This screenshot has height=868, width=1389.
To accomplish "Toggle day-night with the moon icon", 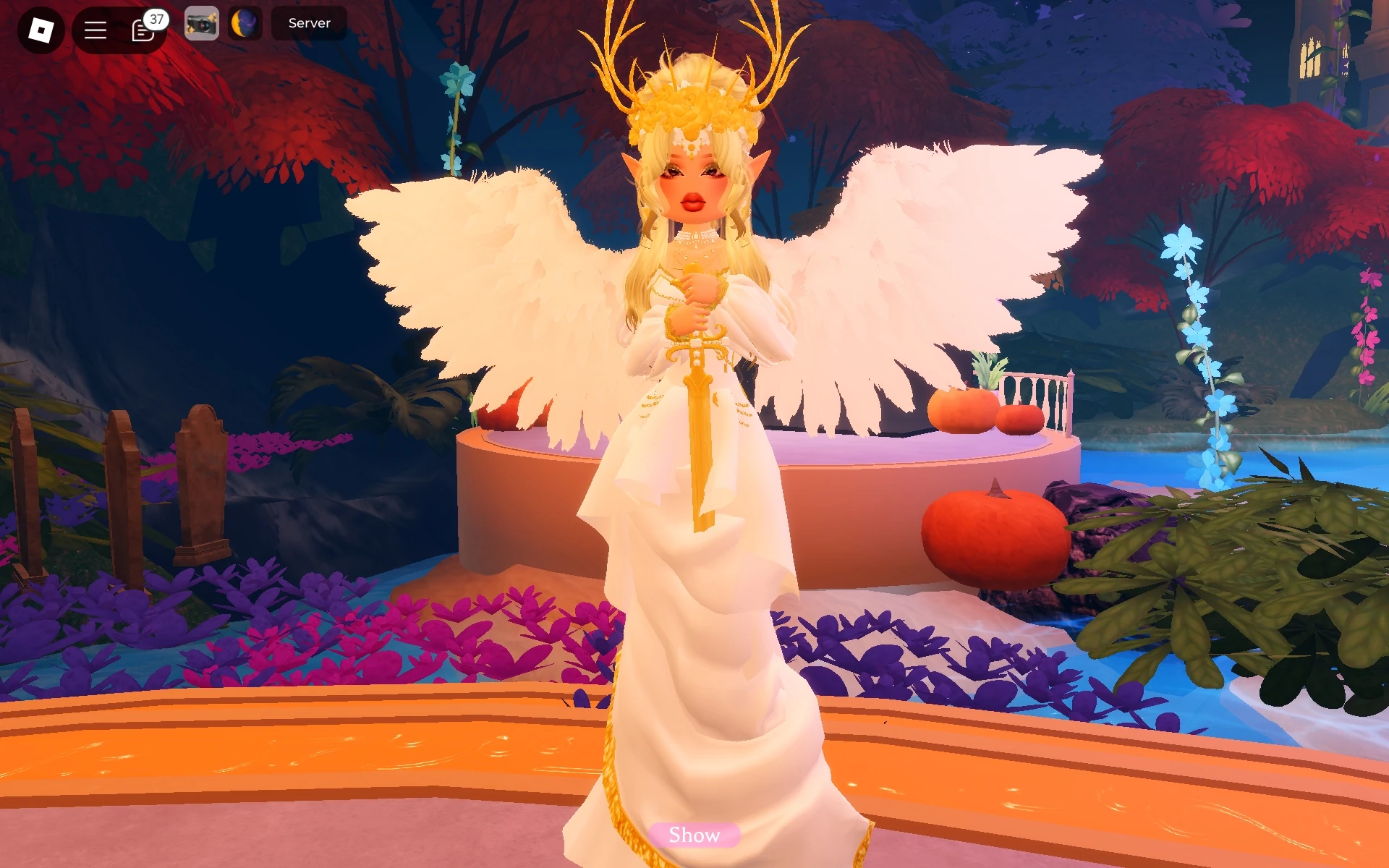I will tap(244, 24).
